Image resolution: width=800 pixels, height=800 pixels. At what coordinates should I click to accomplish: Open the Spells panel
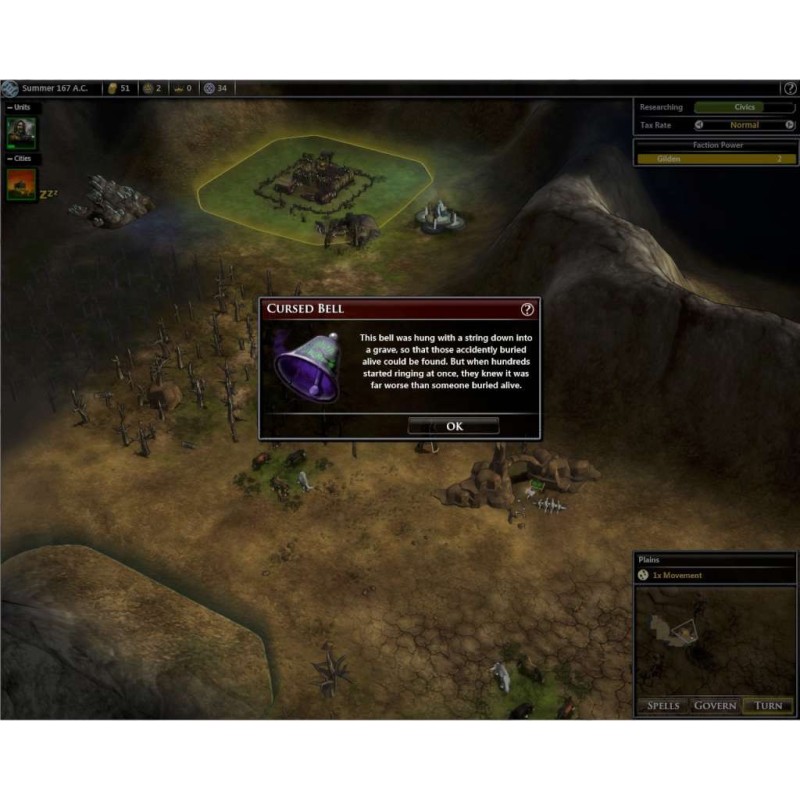(663, 705)
